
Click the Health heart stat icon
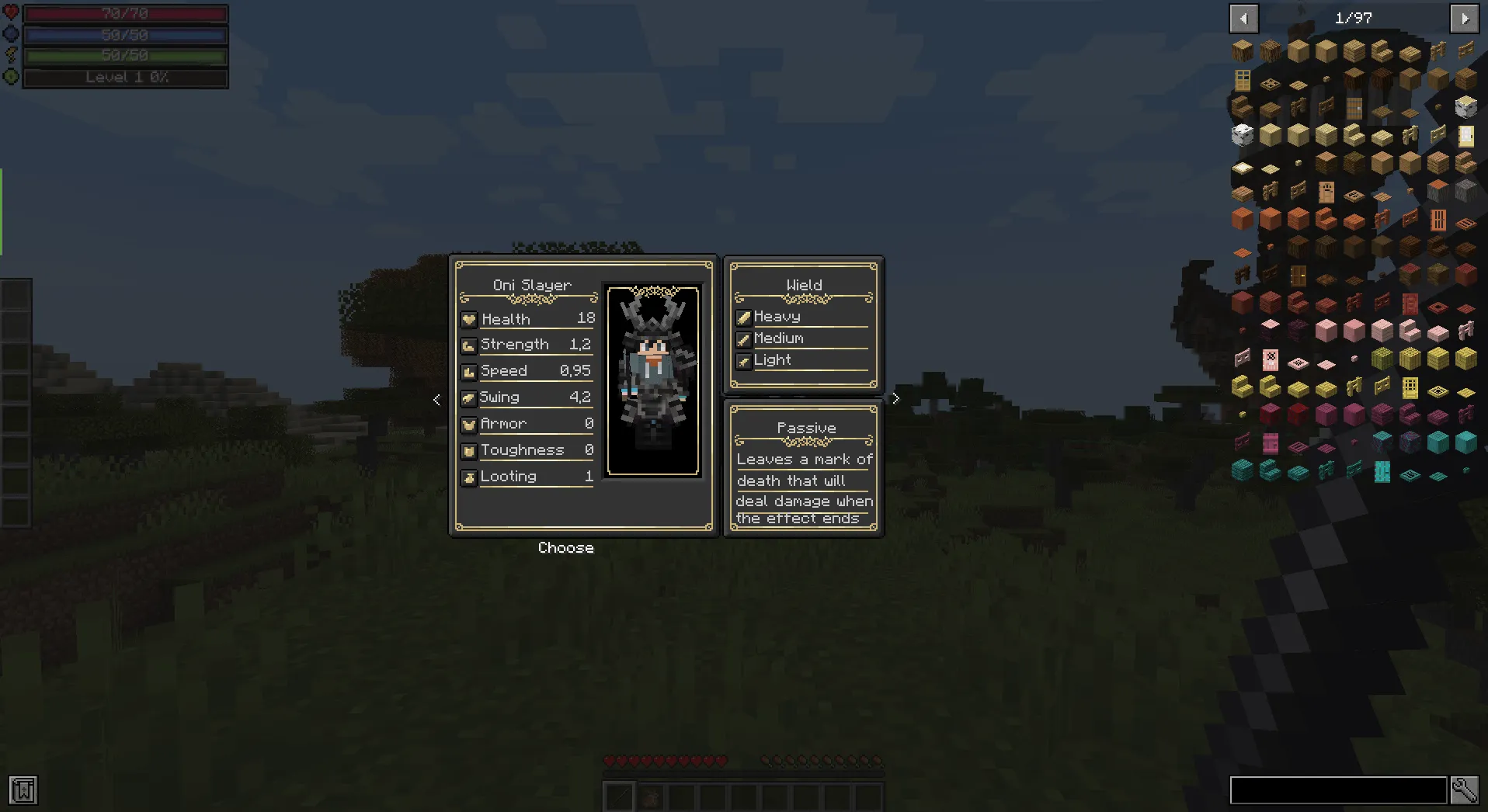469,319
